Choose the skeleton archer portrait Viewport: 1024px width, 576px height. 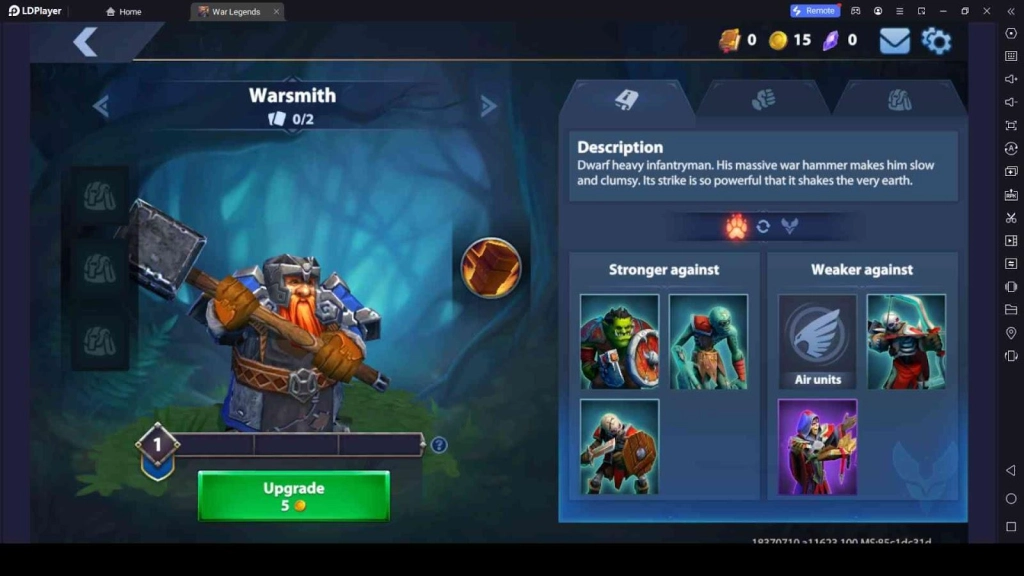coord(906,342)
